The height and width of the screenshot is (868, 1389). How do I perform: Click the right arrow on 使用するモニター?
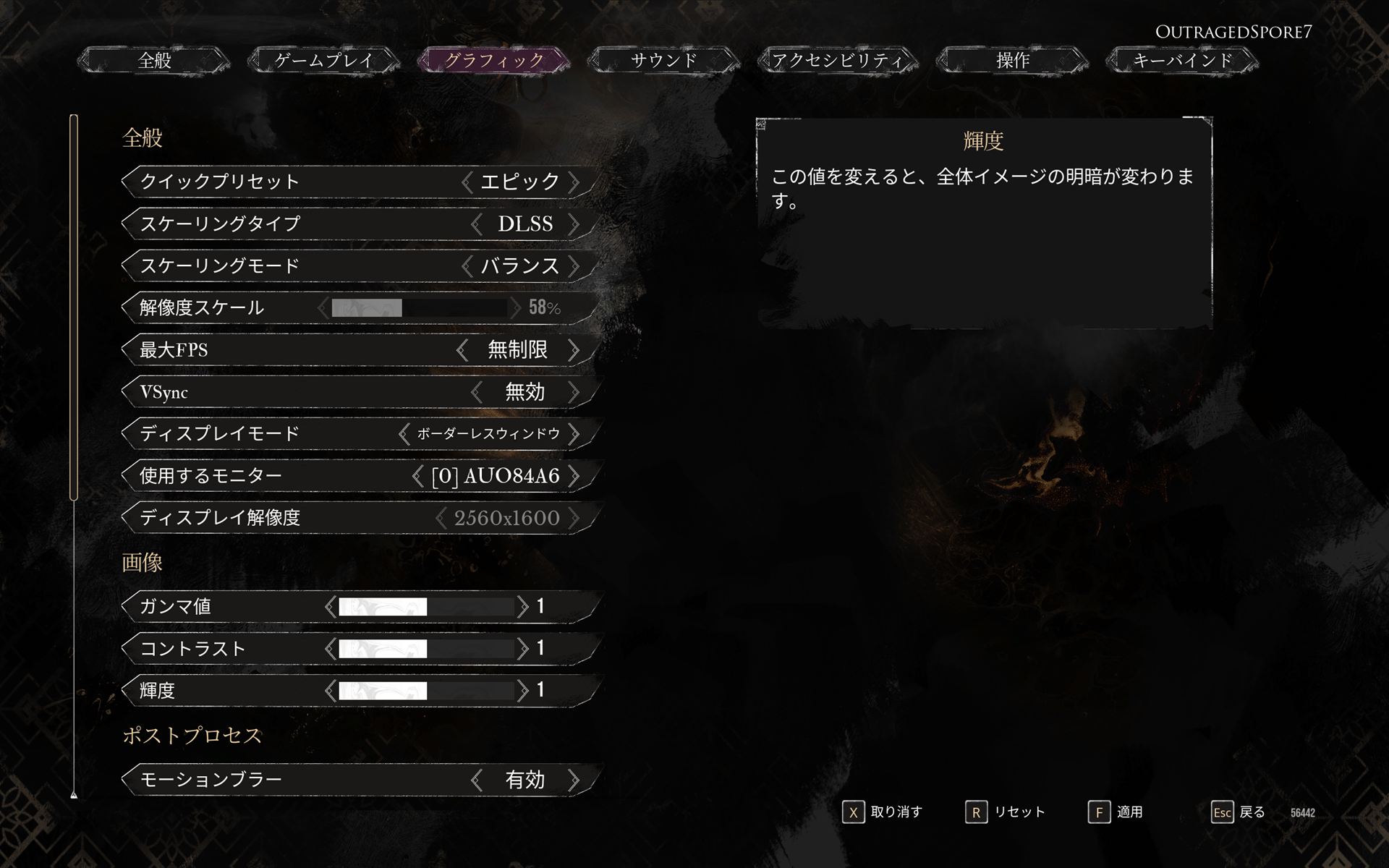click(x=575, y=476)
